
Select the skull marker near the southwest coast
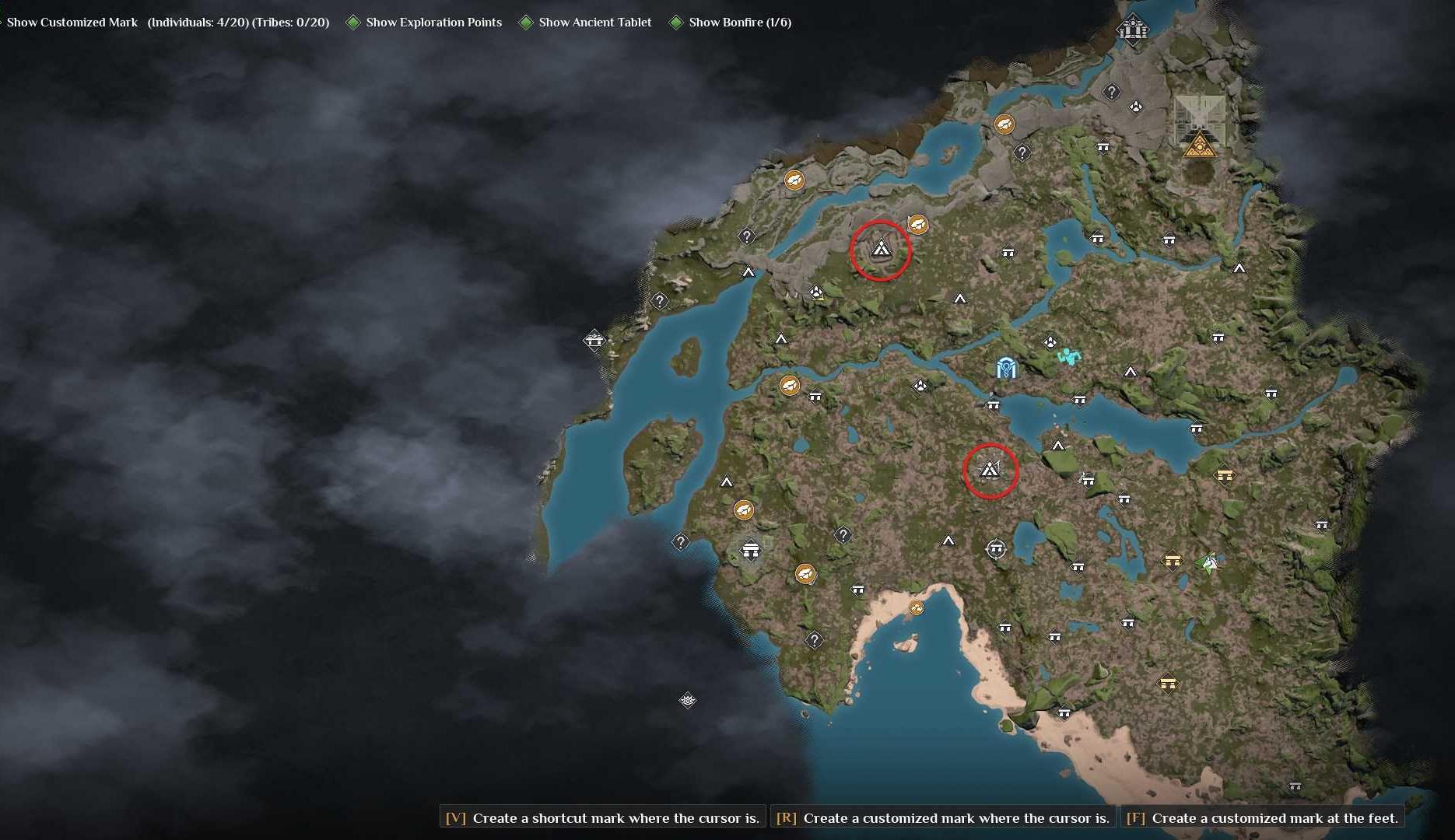pos(688,700)
